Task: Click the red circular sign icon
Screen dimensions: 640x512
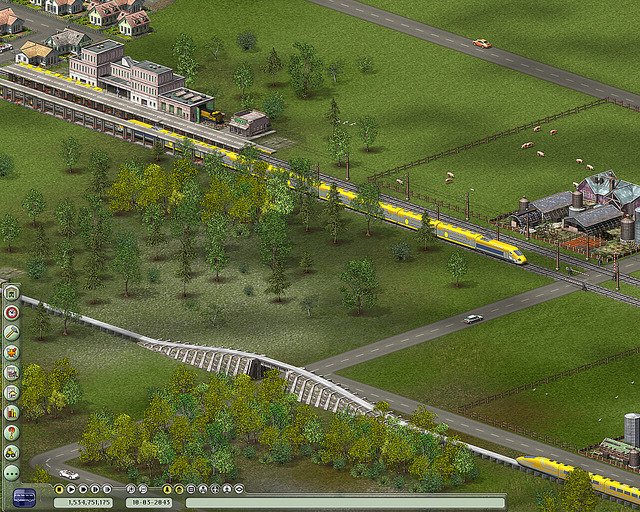Action: click(x=12, y=312)
